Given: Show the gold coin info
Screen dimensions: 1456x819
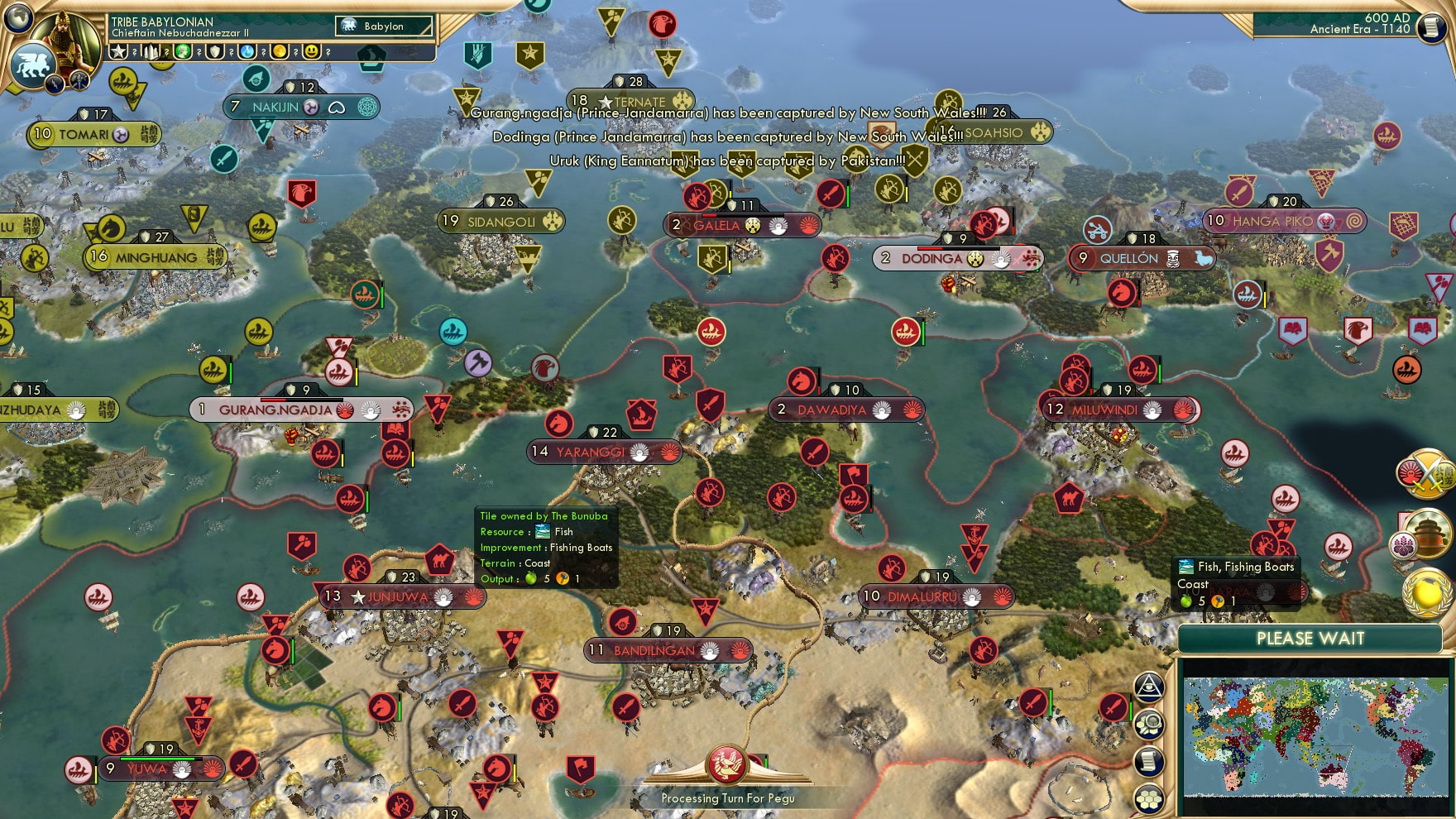Looking at the screenshot, I should pos(280,52).
